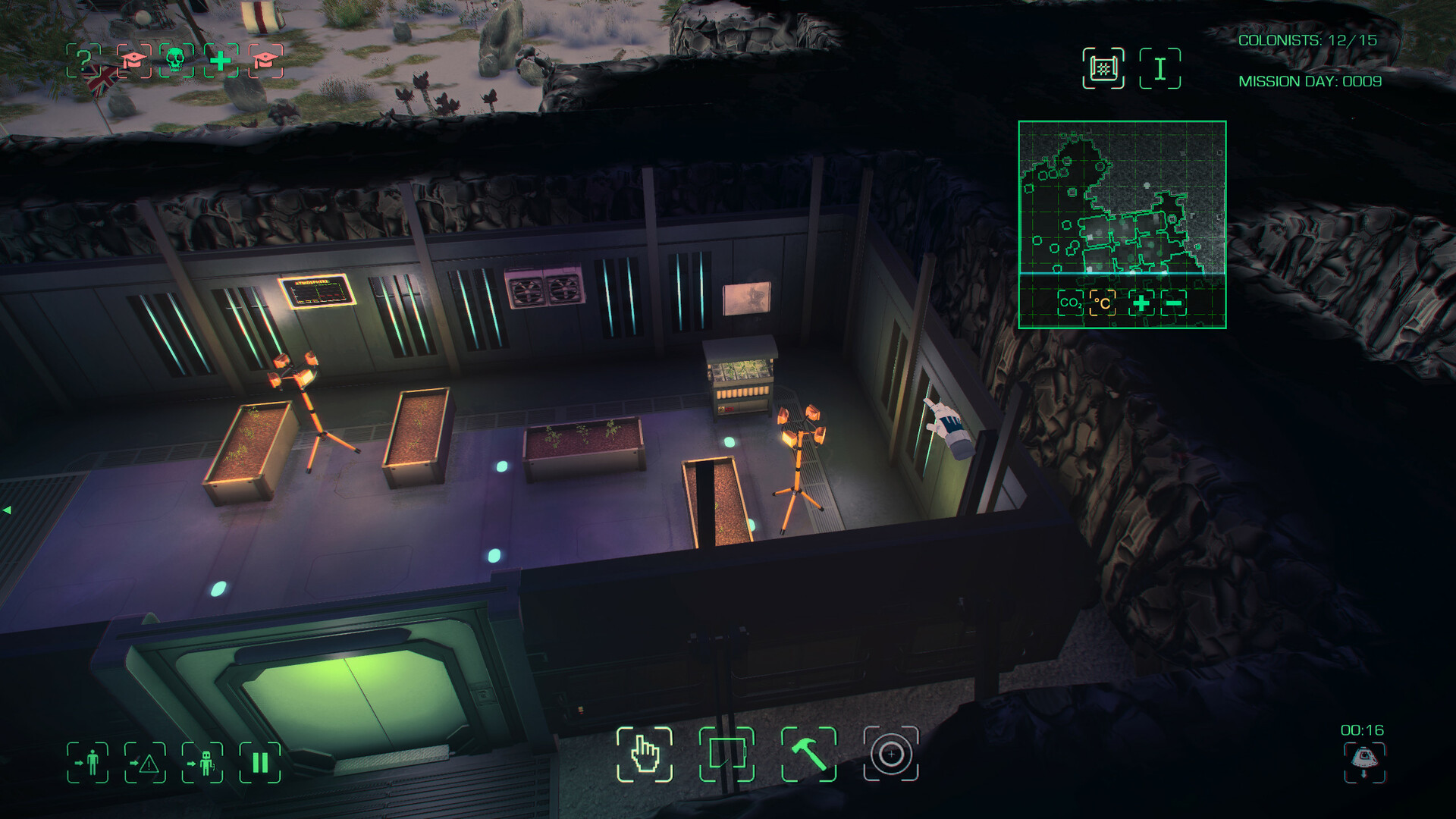This screenshot has height=819, width=1456.
Task: Select the hand pointer tool
Action: click(x=645, y=754)
